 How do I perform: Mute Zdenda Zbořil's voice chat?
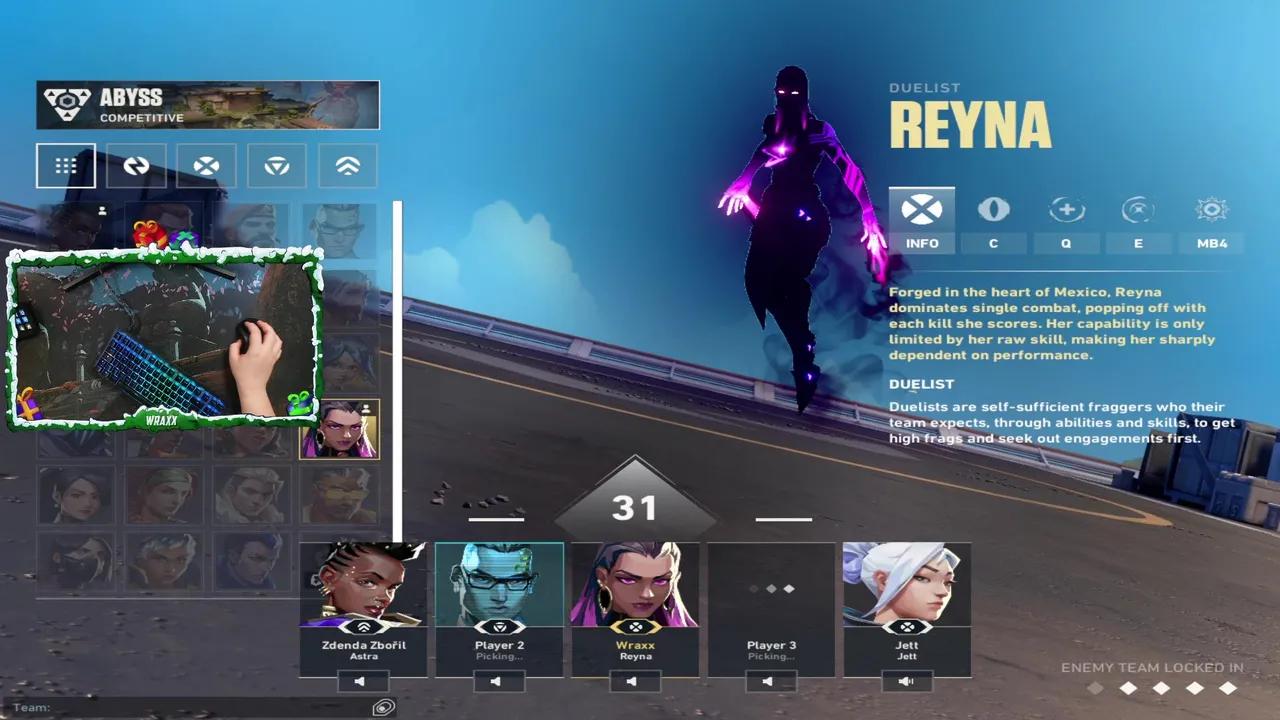pyautogui.click(x=365, y=683)
